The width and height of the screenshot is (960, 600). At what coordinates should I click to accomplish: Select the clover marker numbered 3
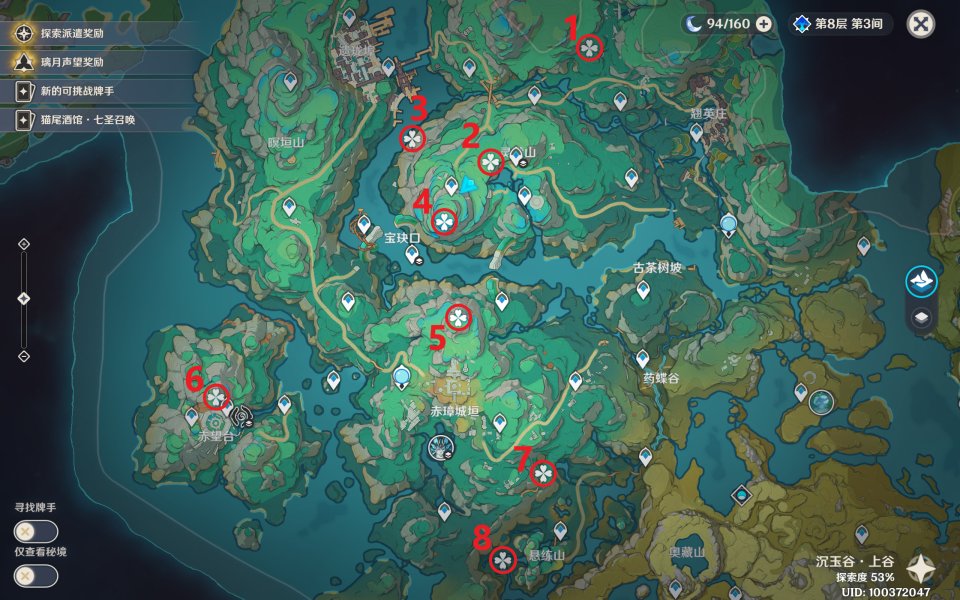tap(412, 139)
